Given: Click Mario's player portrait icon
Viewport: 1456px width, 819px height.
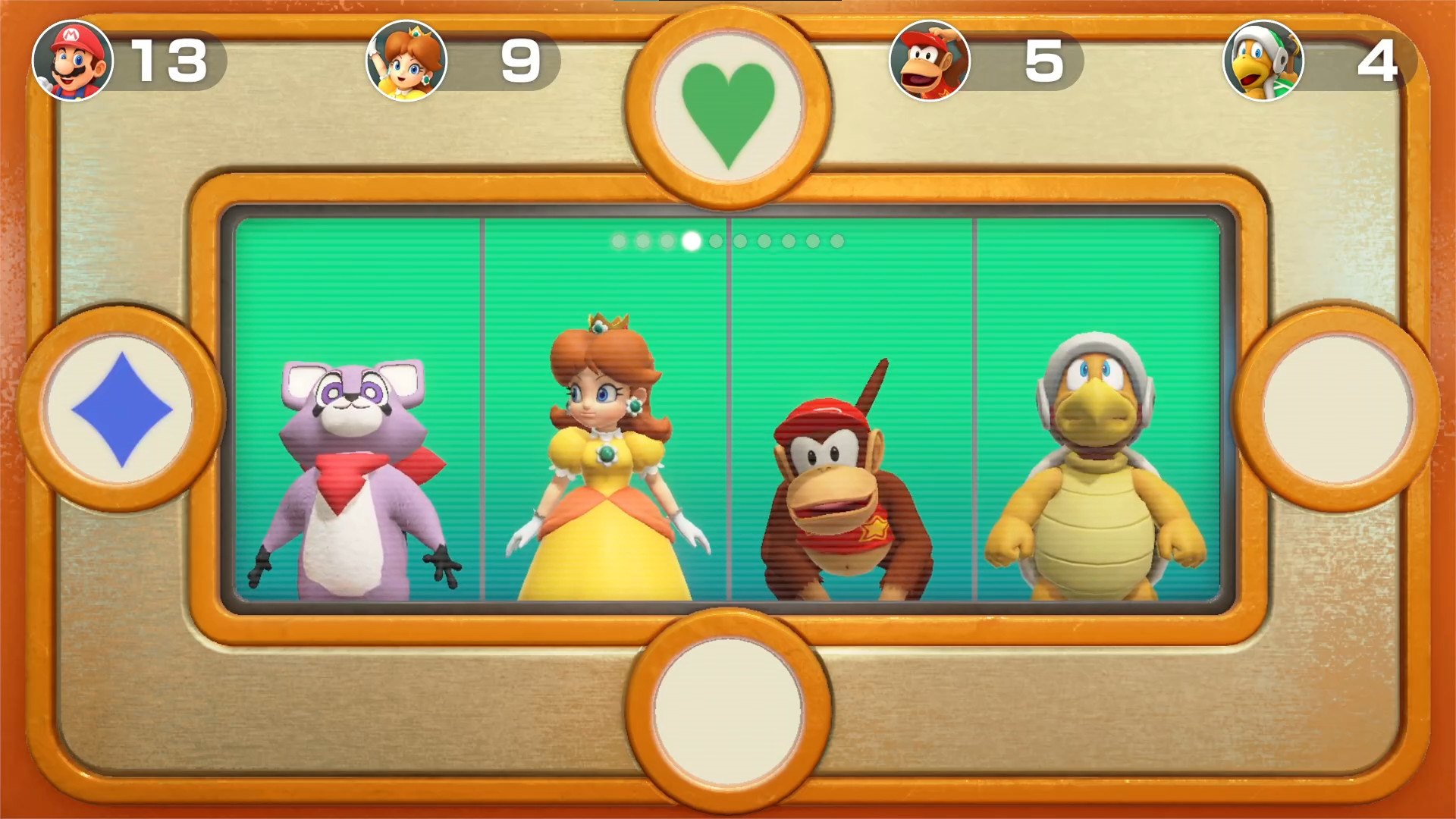Looking at the screenshot, I should [x=74, y=61].
